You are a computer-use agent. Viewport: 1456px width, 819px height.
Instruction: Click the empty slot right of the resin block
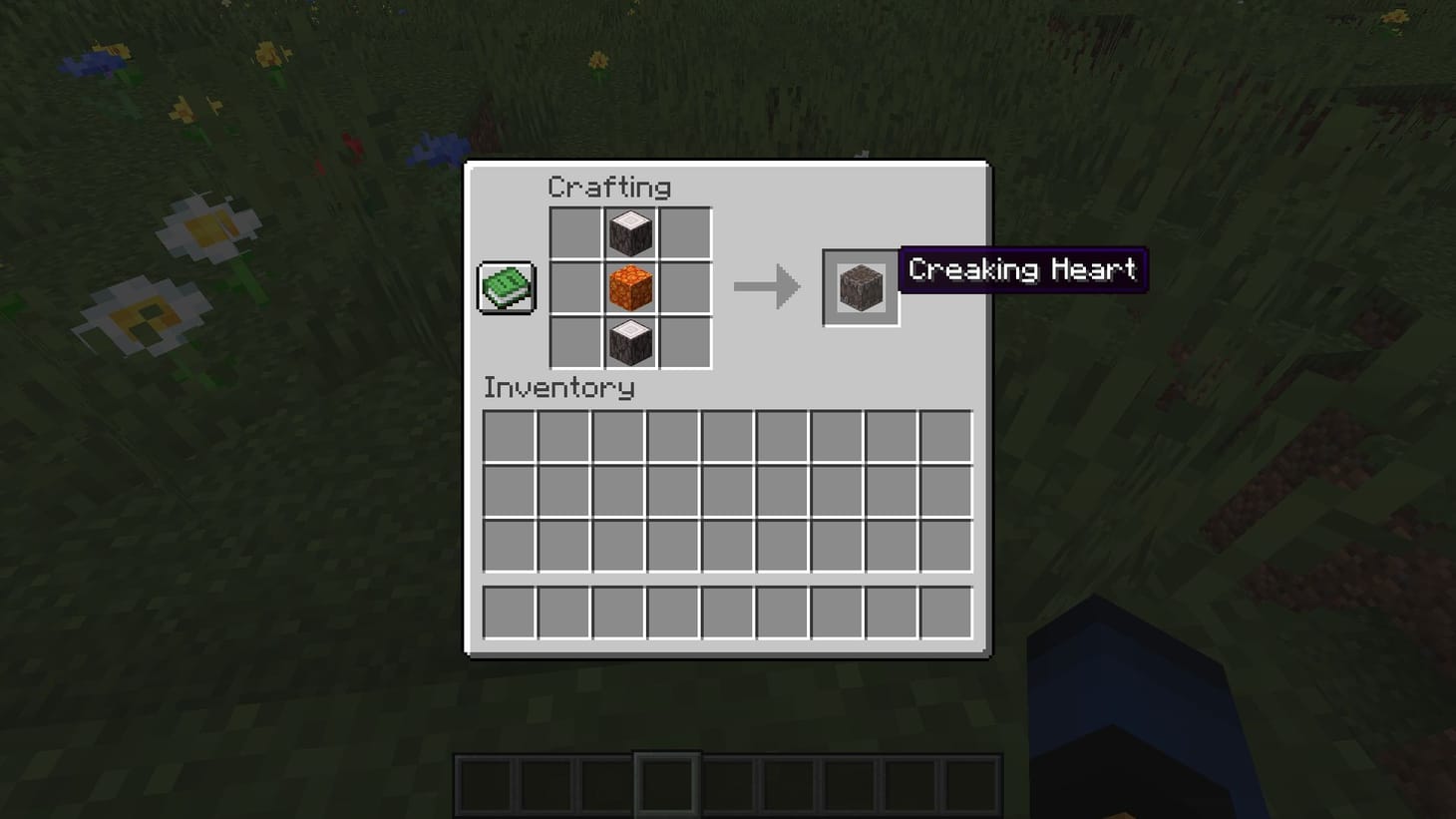pyautogui.click(x=685, y=288)
